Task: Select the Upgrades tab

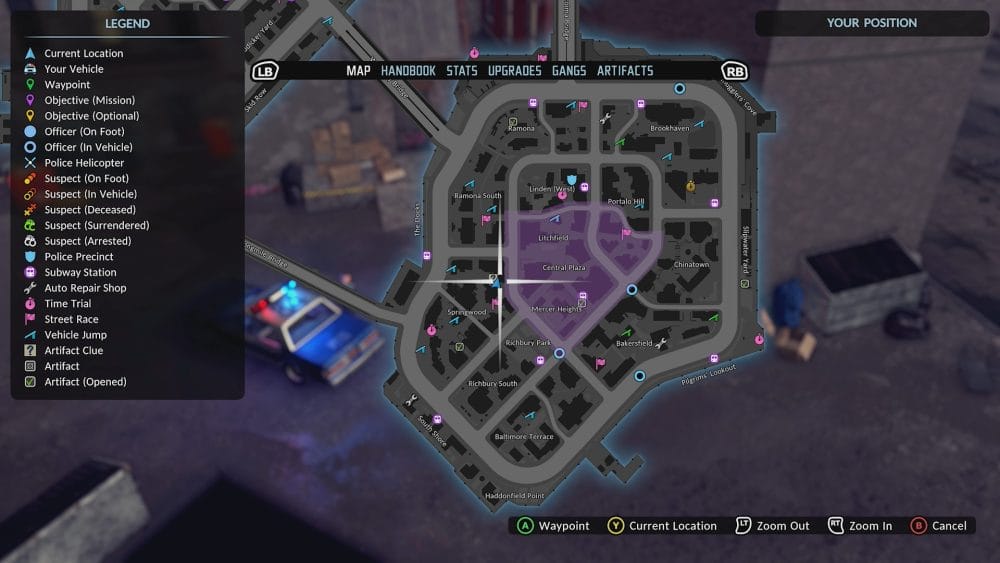Action: click(x=514, y=71)
